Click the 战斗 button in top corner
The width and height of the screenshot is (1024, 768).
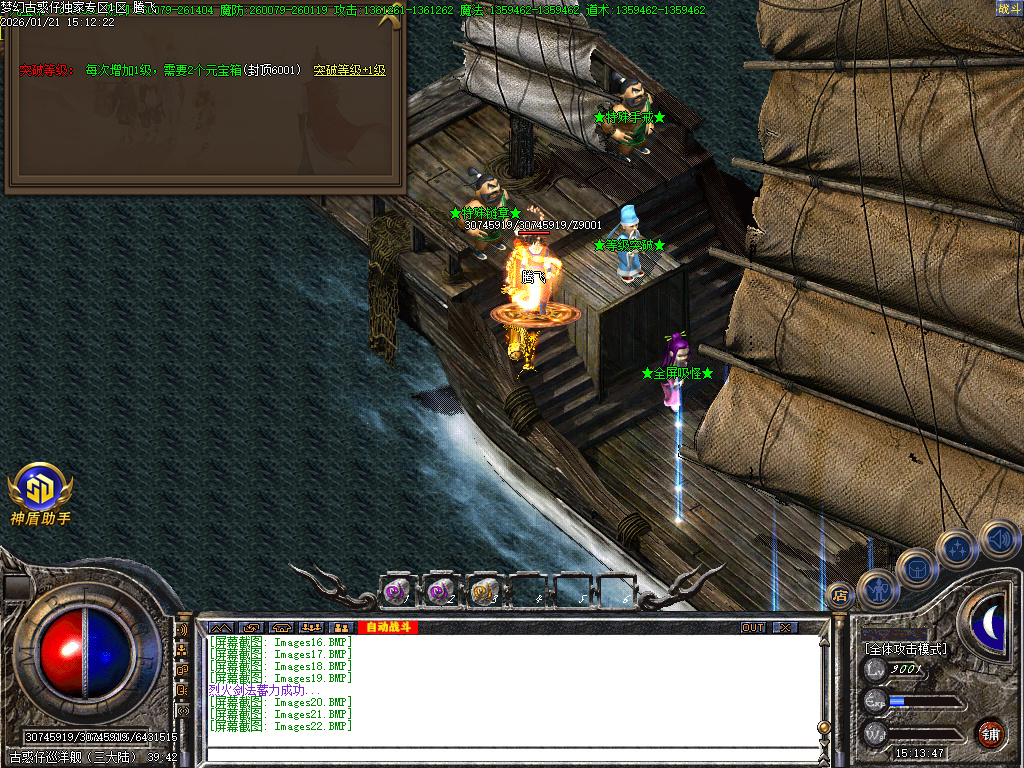(x=1008, y=9)
